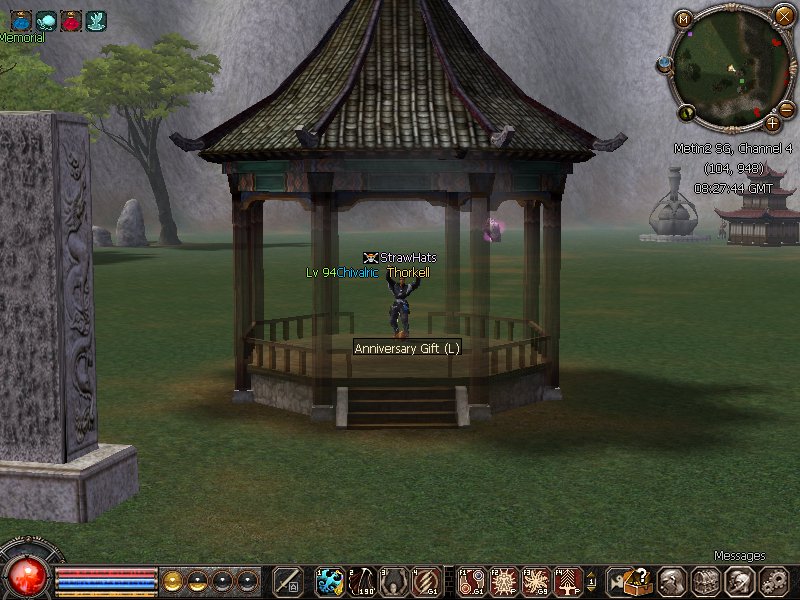
Task: Open the question mark chest button
Action: pos(641,581)
